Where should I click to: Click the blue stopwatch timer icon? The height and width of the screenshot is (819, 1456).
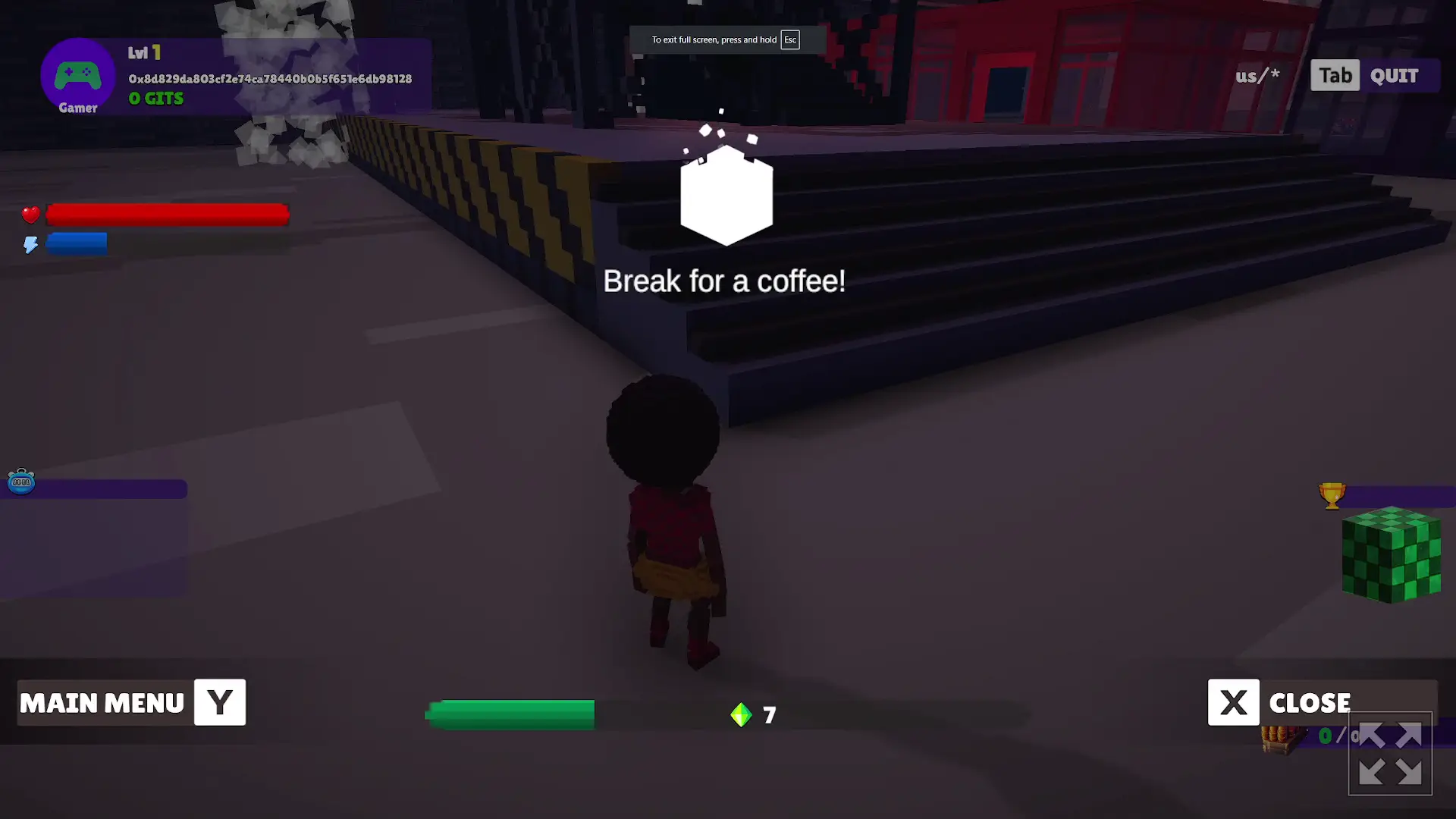[20, 481]
